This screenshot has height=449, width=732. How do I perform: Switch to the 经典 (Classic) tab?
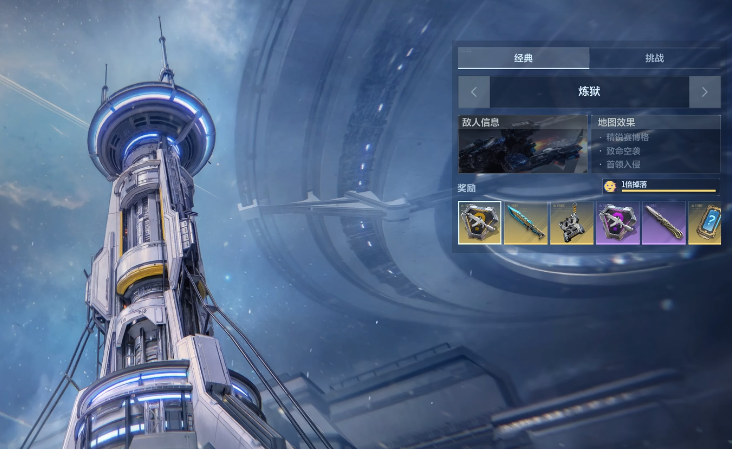click(x=523, y=58)
